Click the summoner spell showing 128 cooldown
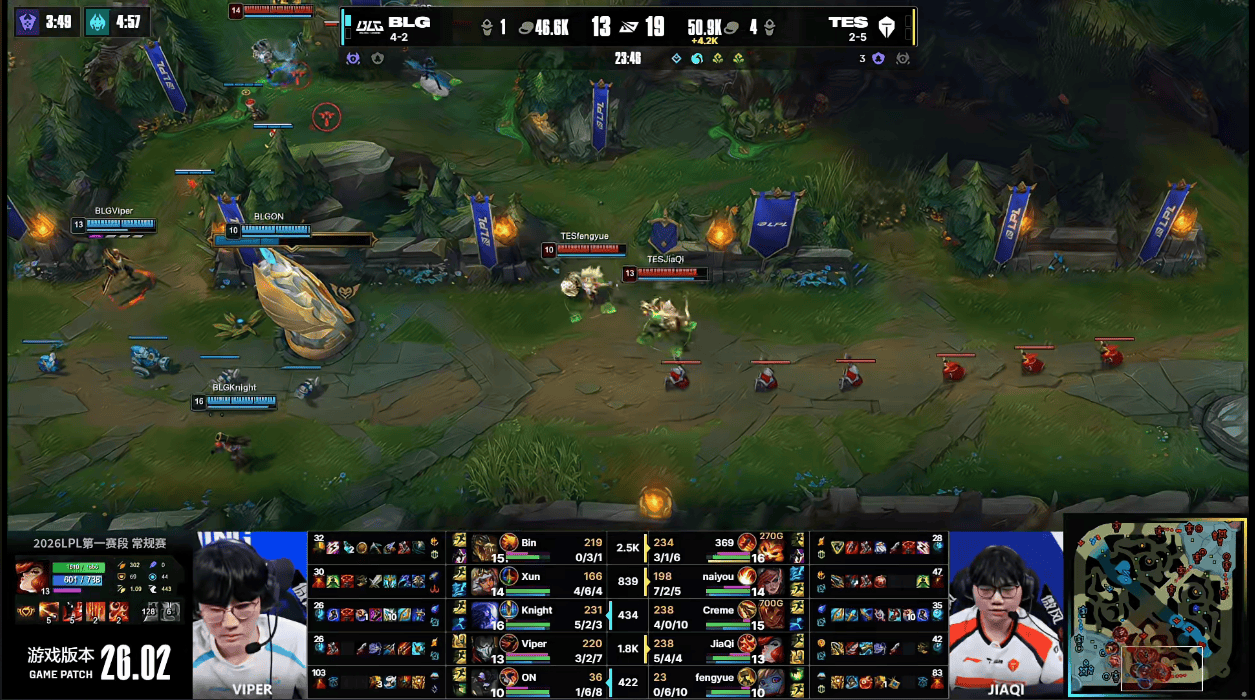 [x=149, y=609]
